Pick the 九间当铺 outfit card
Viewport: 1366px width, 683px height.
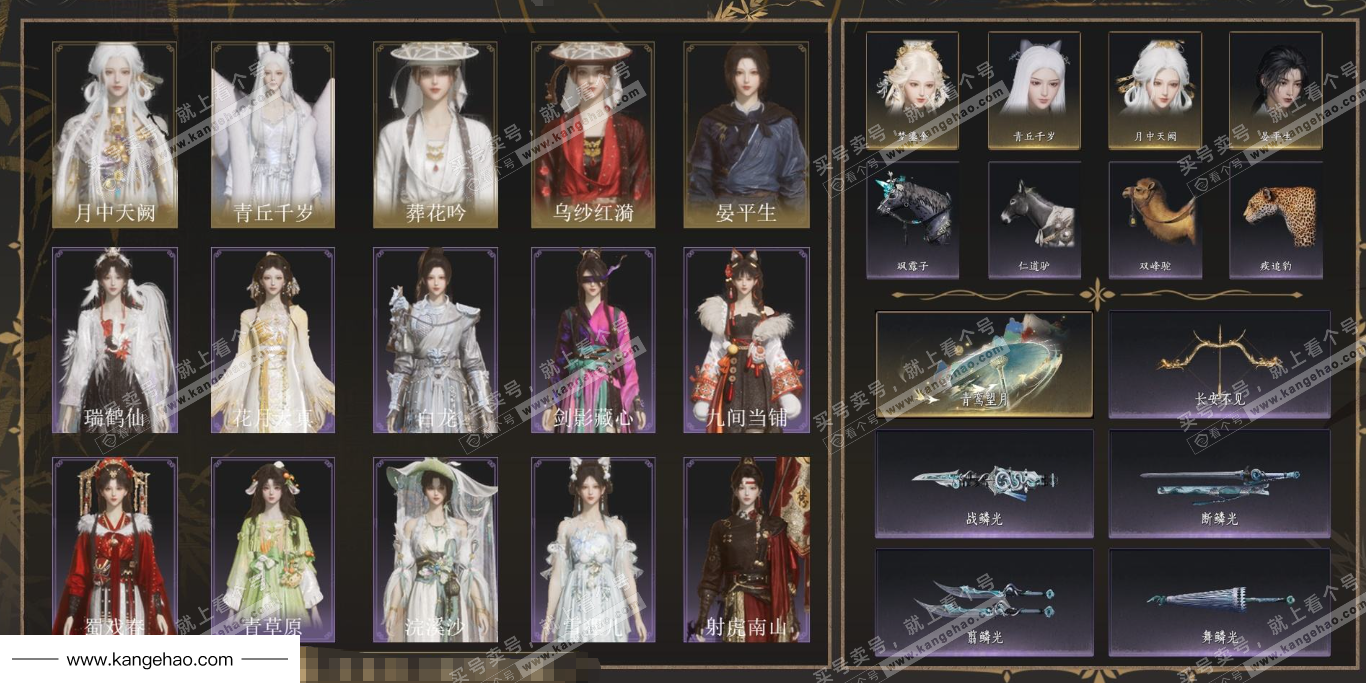(x=746, y=340)
